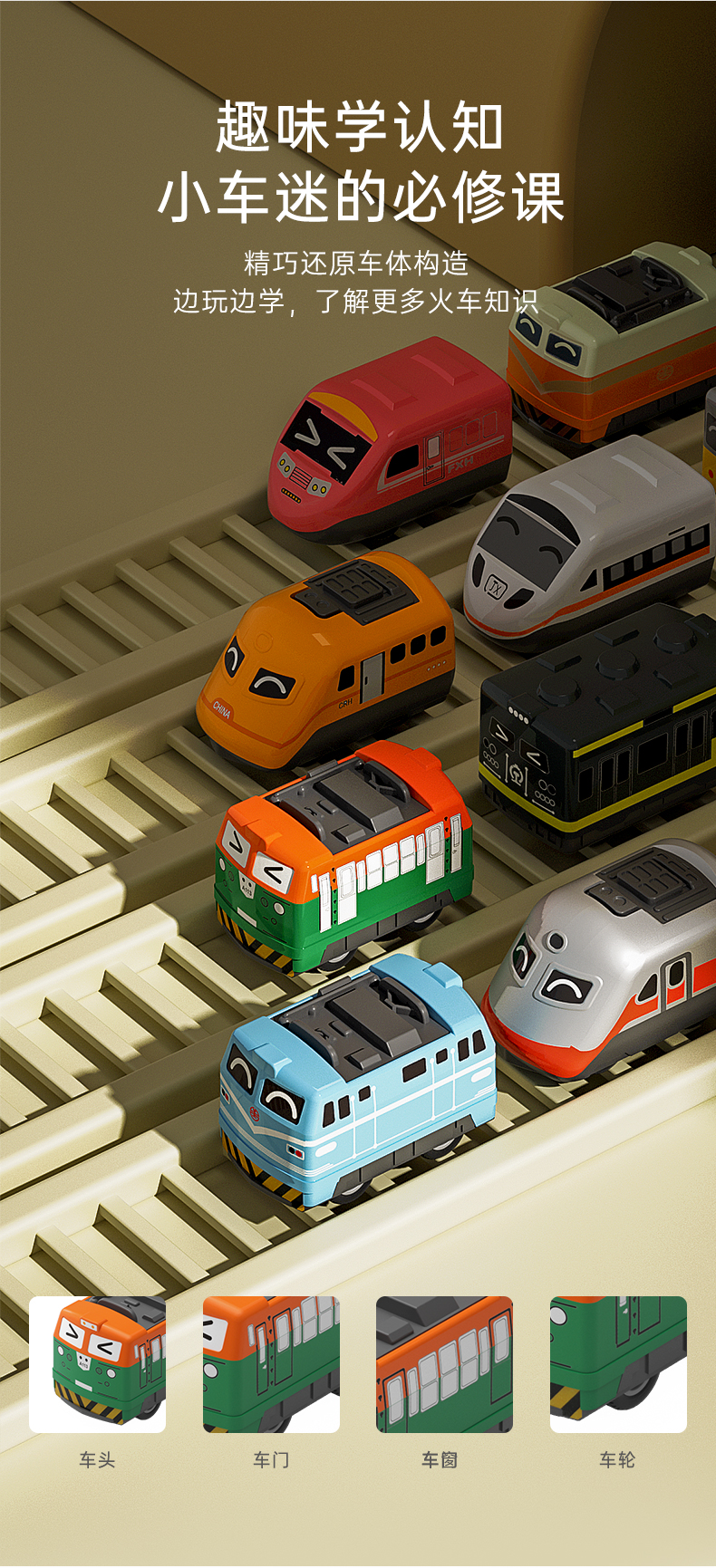Select the 车头 train front thumbnail

tap(97, 1363)
